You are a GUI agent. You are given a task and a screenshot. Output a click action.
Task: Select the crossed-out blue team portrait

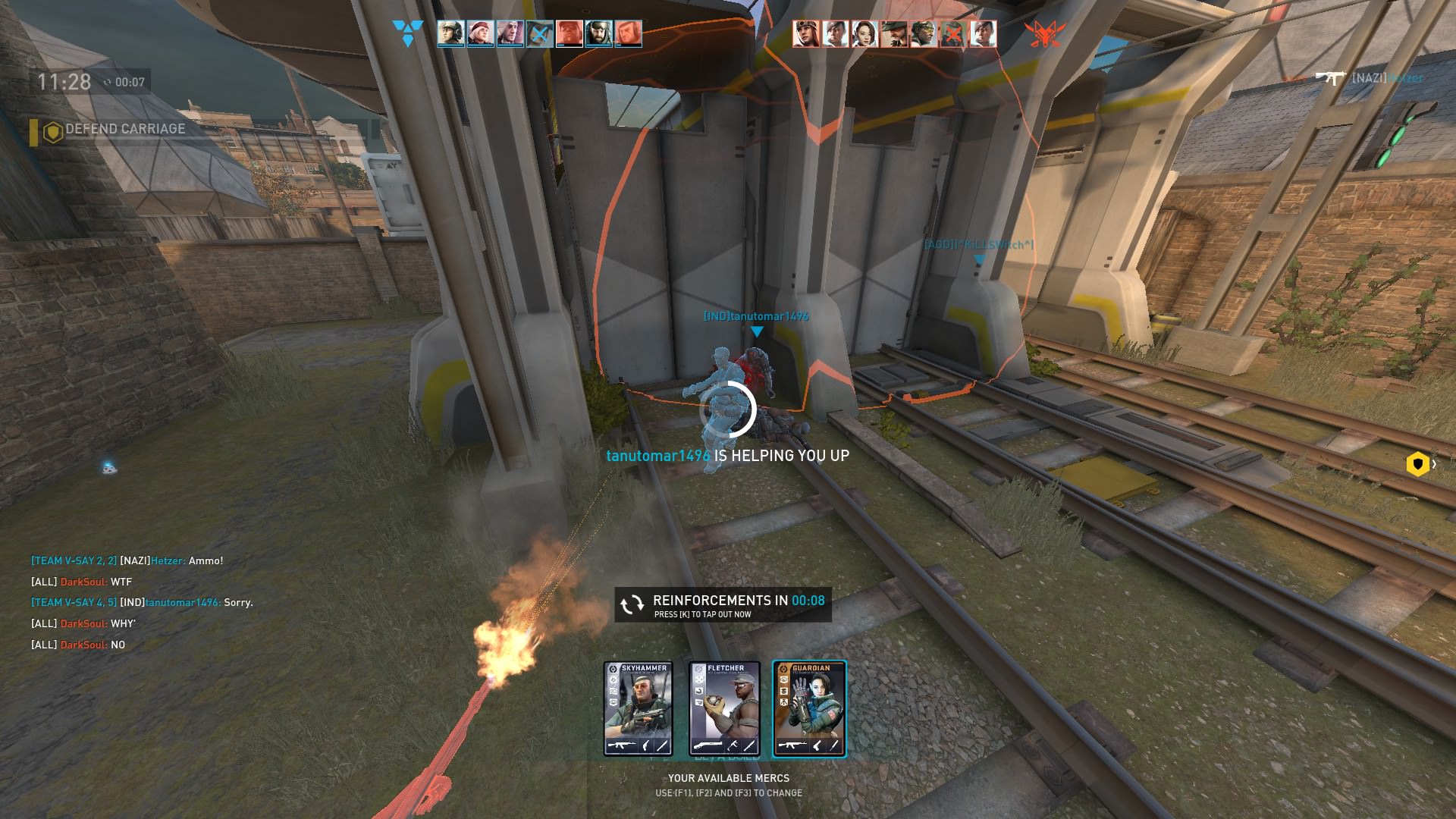pyautogui.click(x=540, y=34)
